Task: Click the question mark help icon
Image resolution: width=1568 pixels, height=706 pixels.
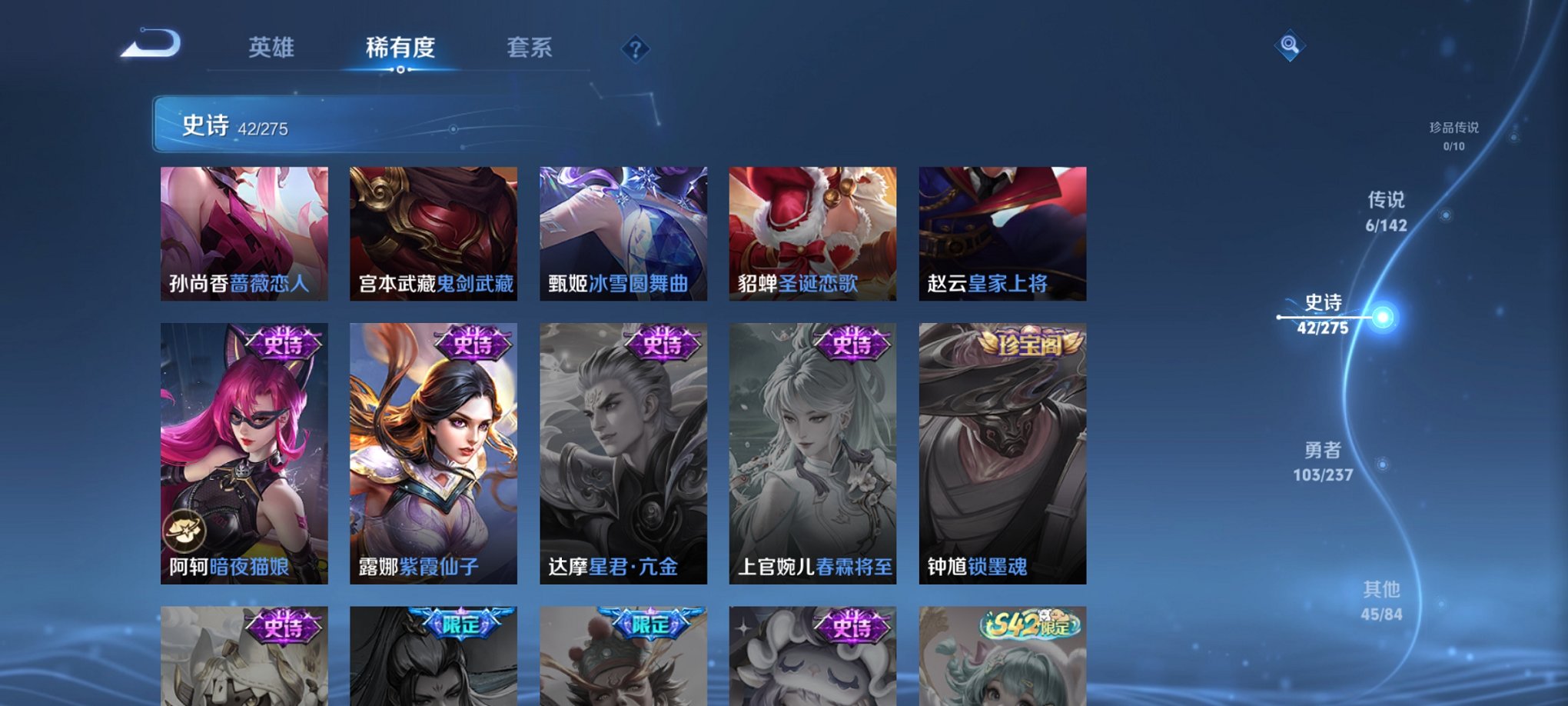Action: point(635,49)
